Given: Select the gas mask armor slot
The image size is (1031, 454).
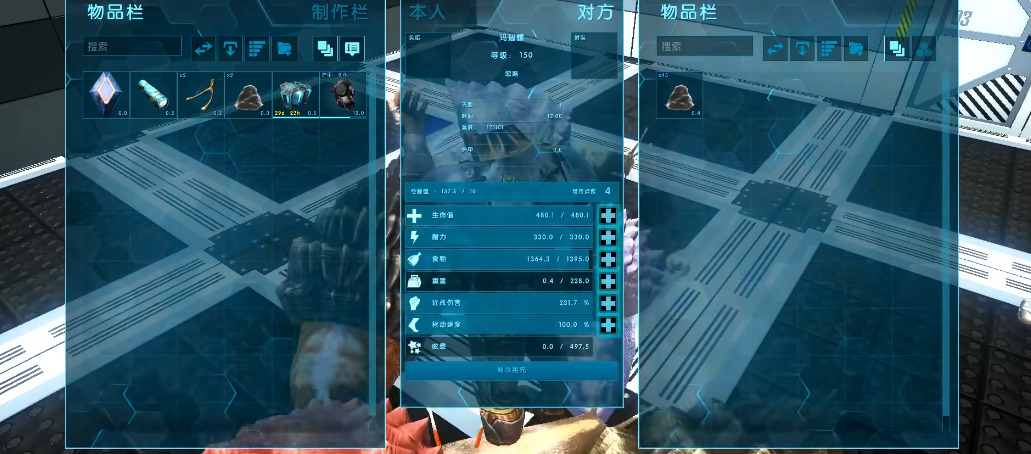Looking at the screenshot, I should (x=343, y=96).
